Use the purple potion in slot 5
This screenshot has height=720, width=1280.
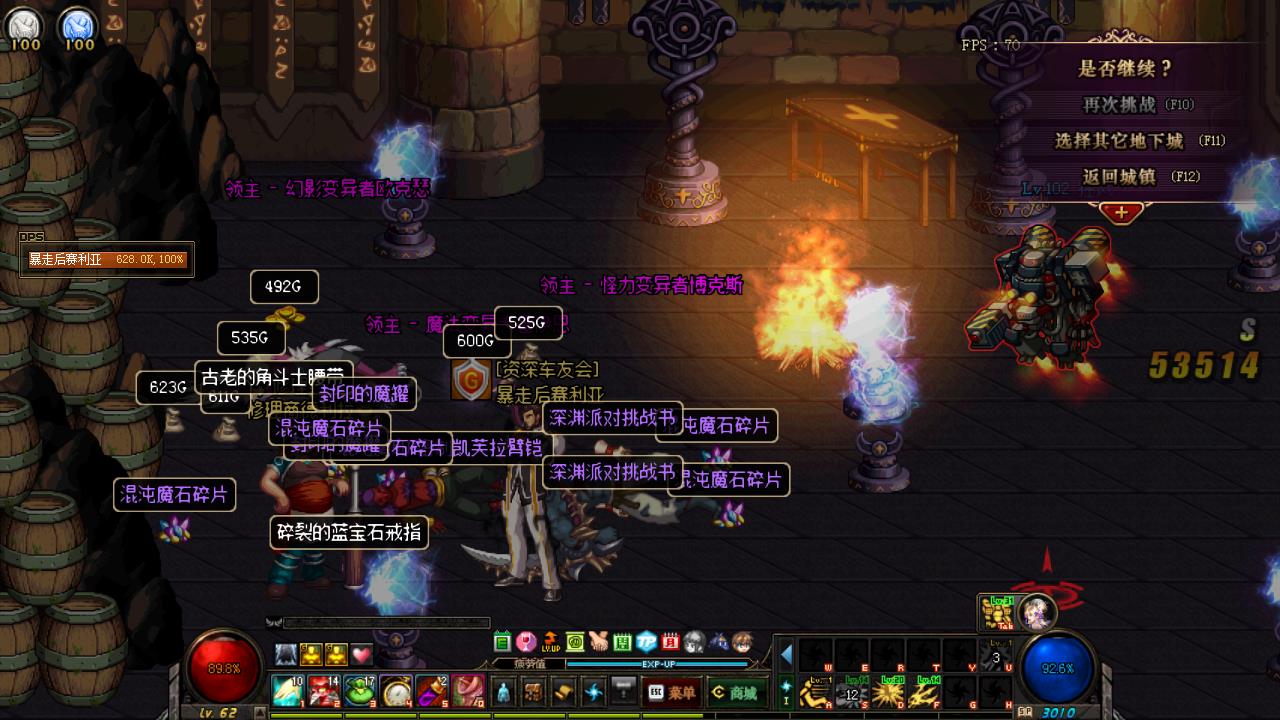pyautogui.click(x=432, y=691)
